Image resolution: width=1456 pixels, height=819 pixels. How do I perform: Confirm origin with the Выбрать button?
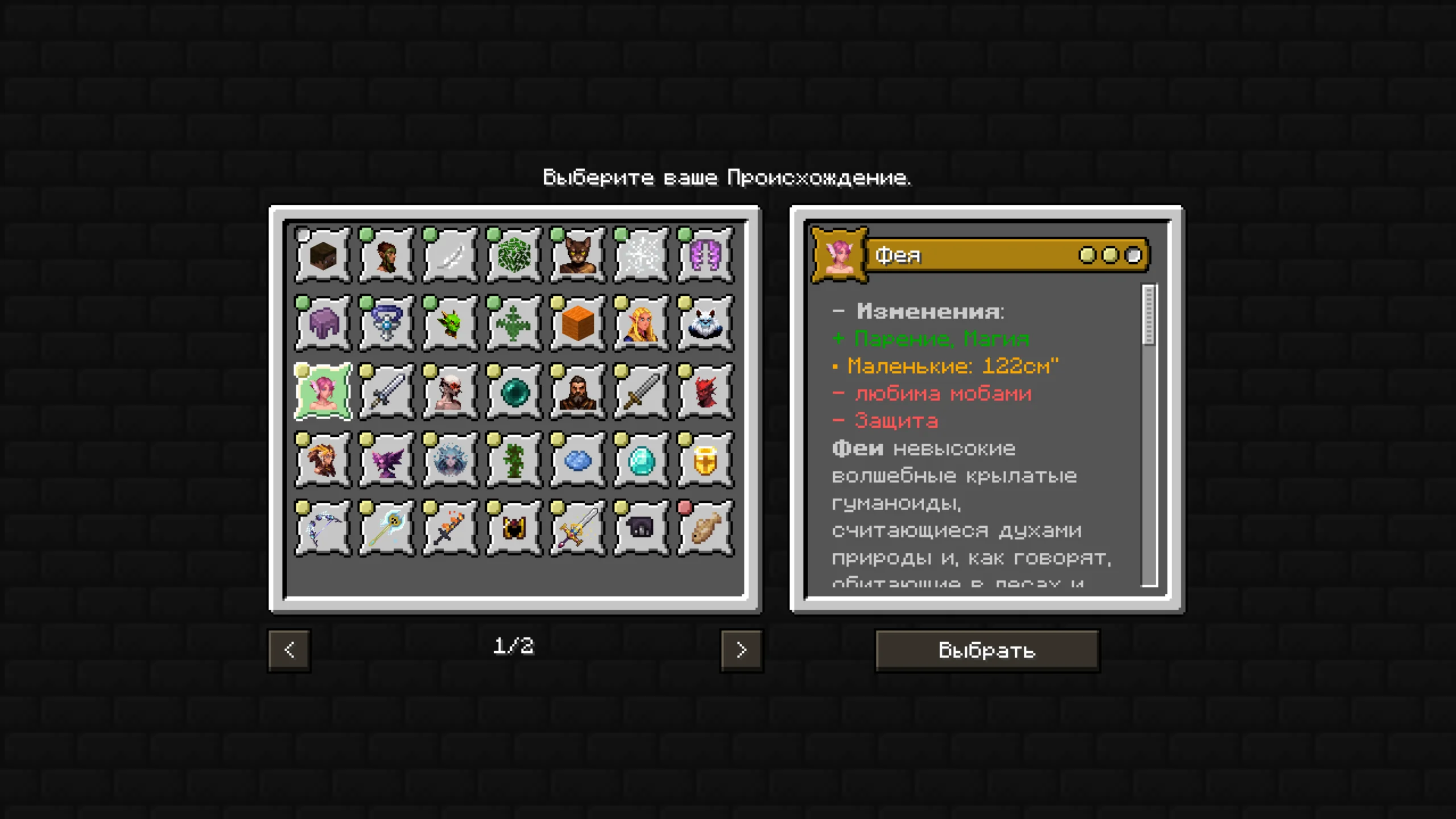(987, 650)
